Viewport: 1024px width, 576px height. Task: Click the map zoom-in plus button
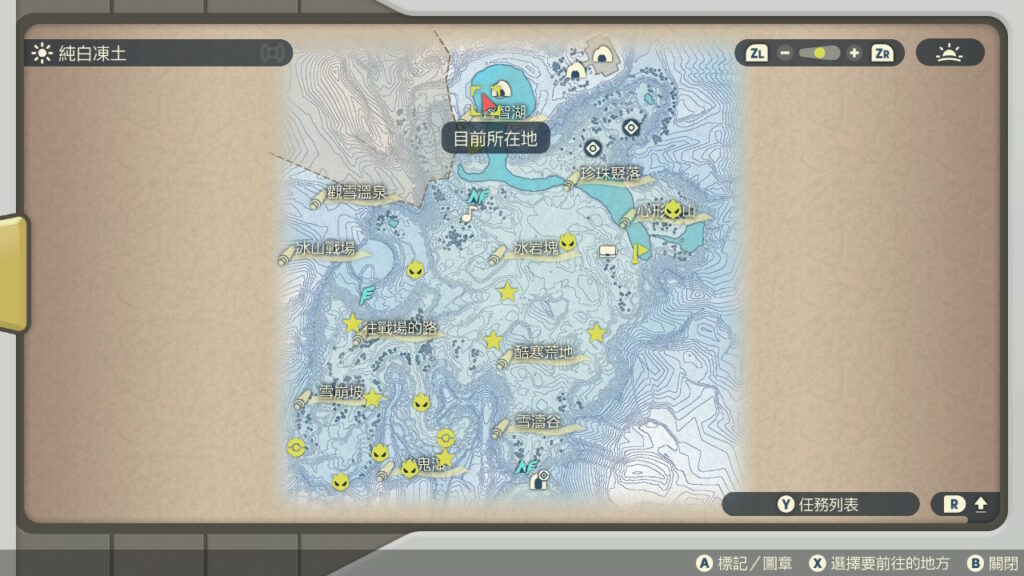(853, 53)
